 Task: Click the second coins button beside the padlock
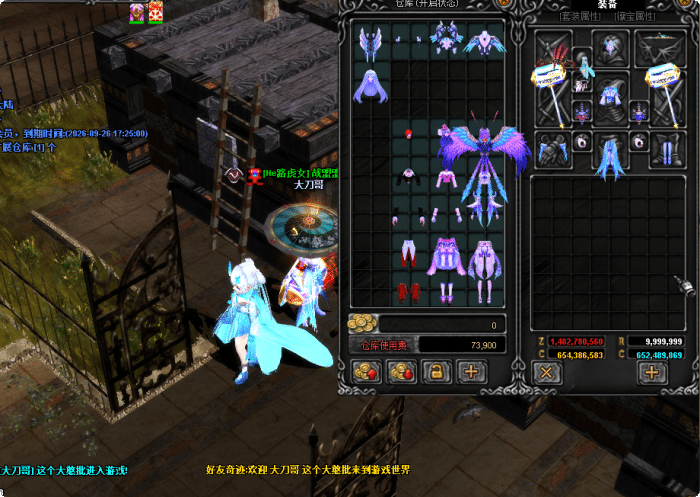click(400, 372)
